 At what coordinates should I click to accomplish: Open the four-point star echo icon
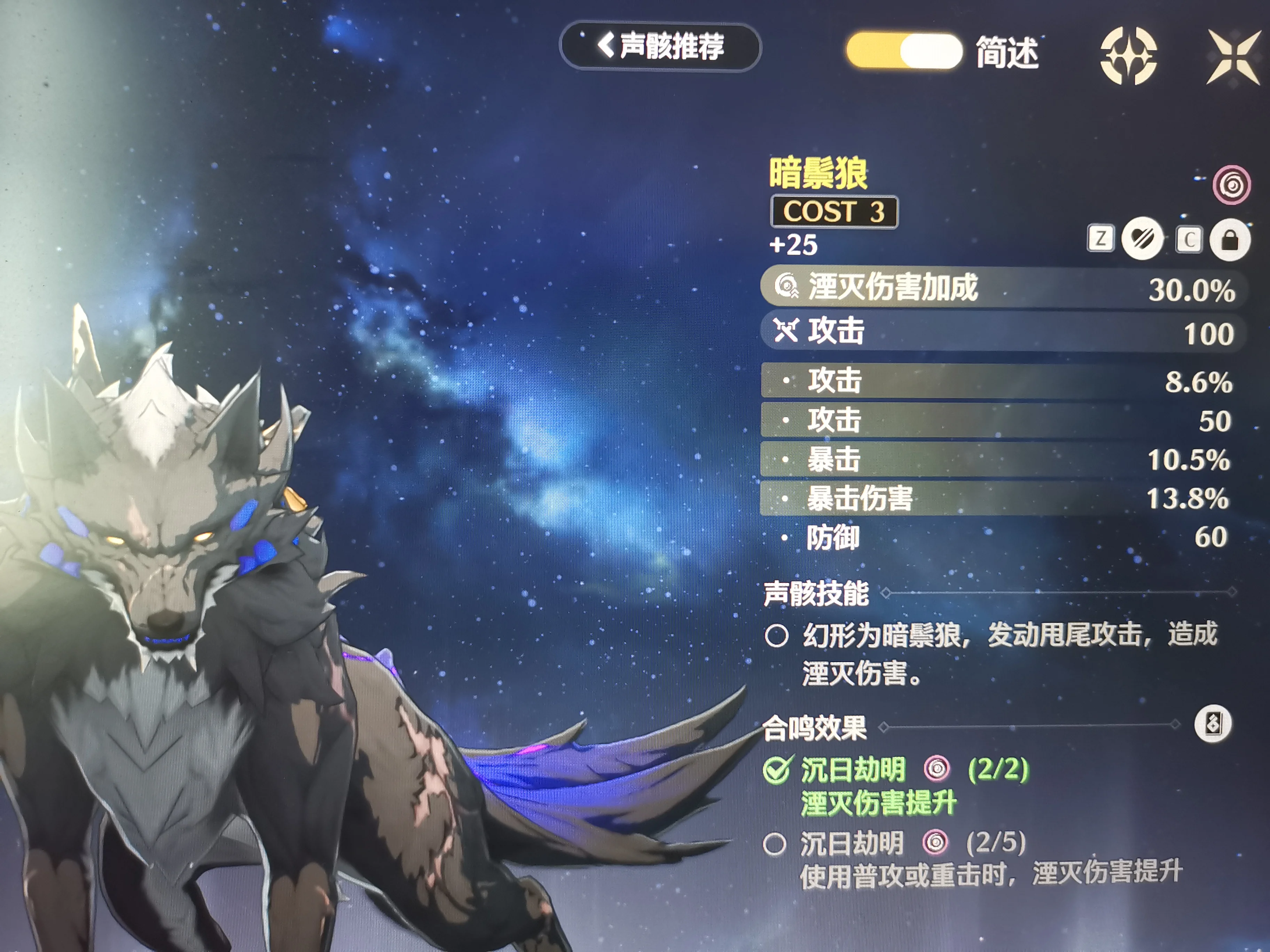point(1128,56)
